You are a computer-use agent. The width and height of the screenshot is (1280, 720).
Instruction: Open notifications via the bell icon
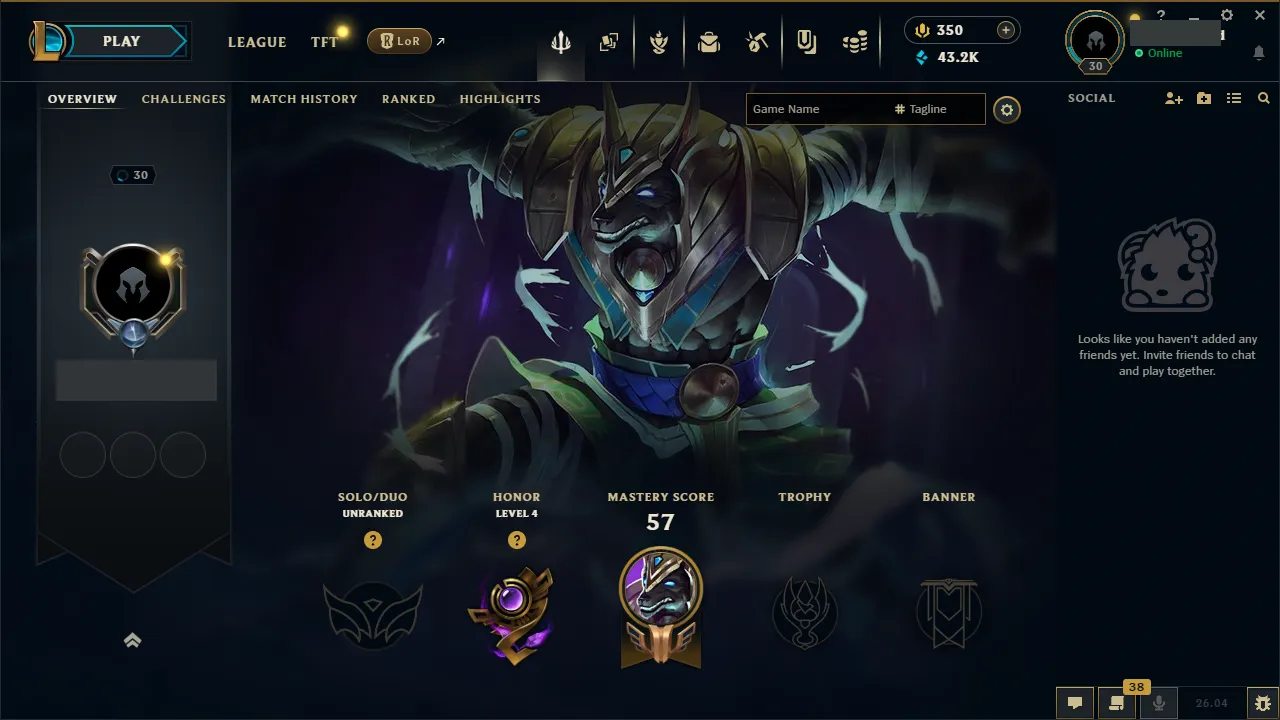click(x=1258, y=53)
